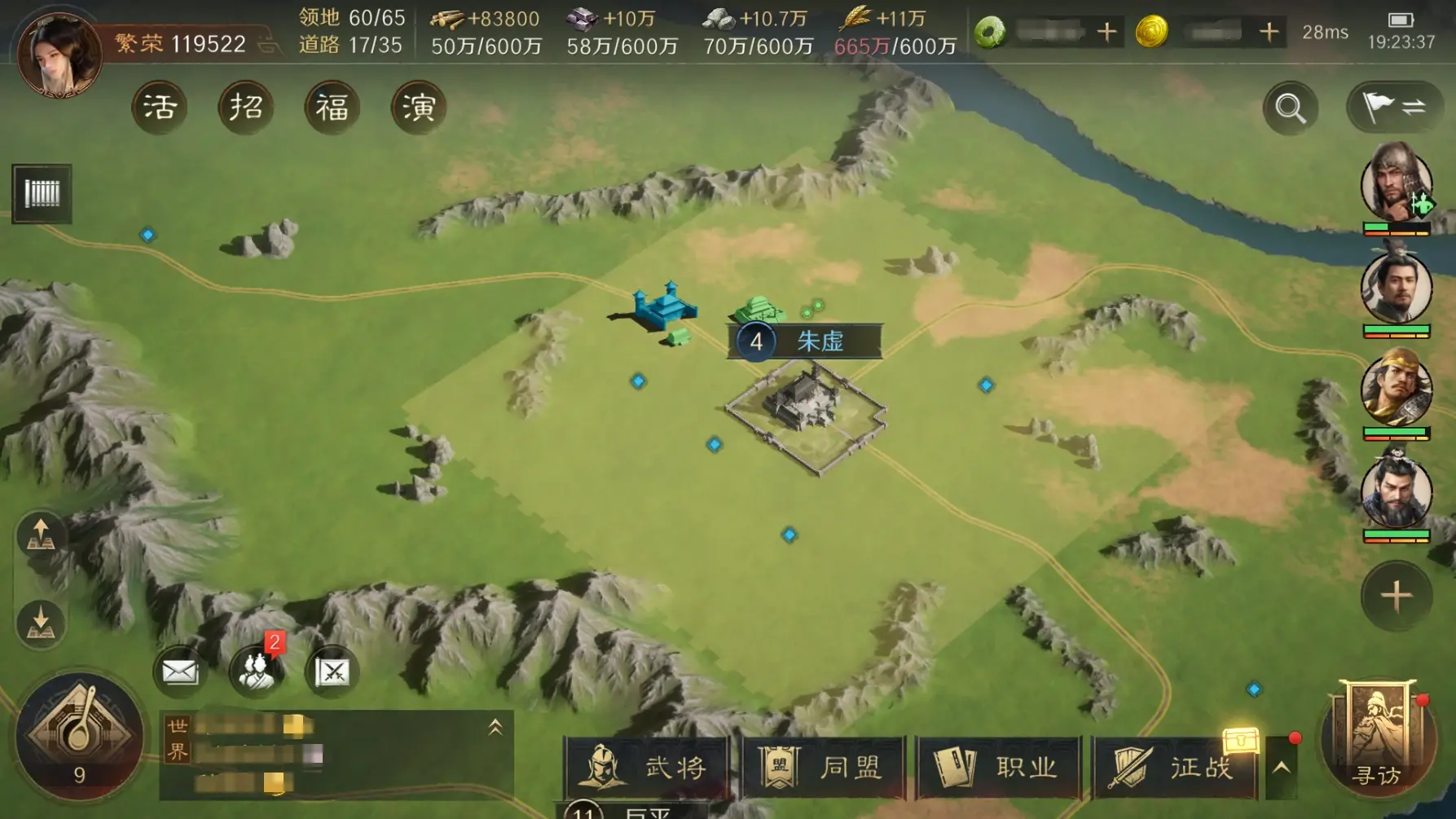Click the 活 round event button

(160, 108)
